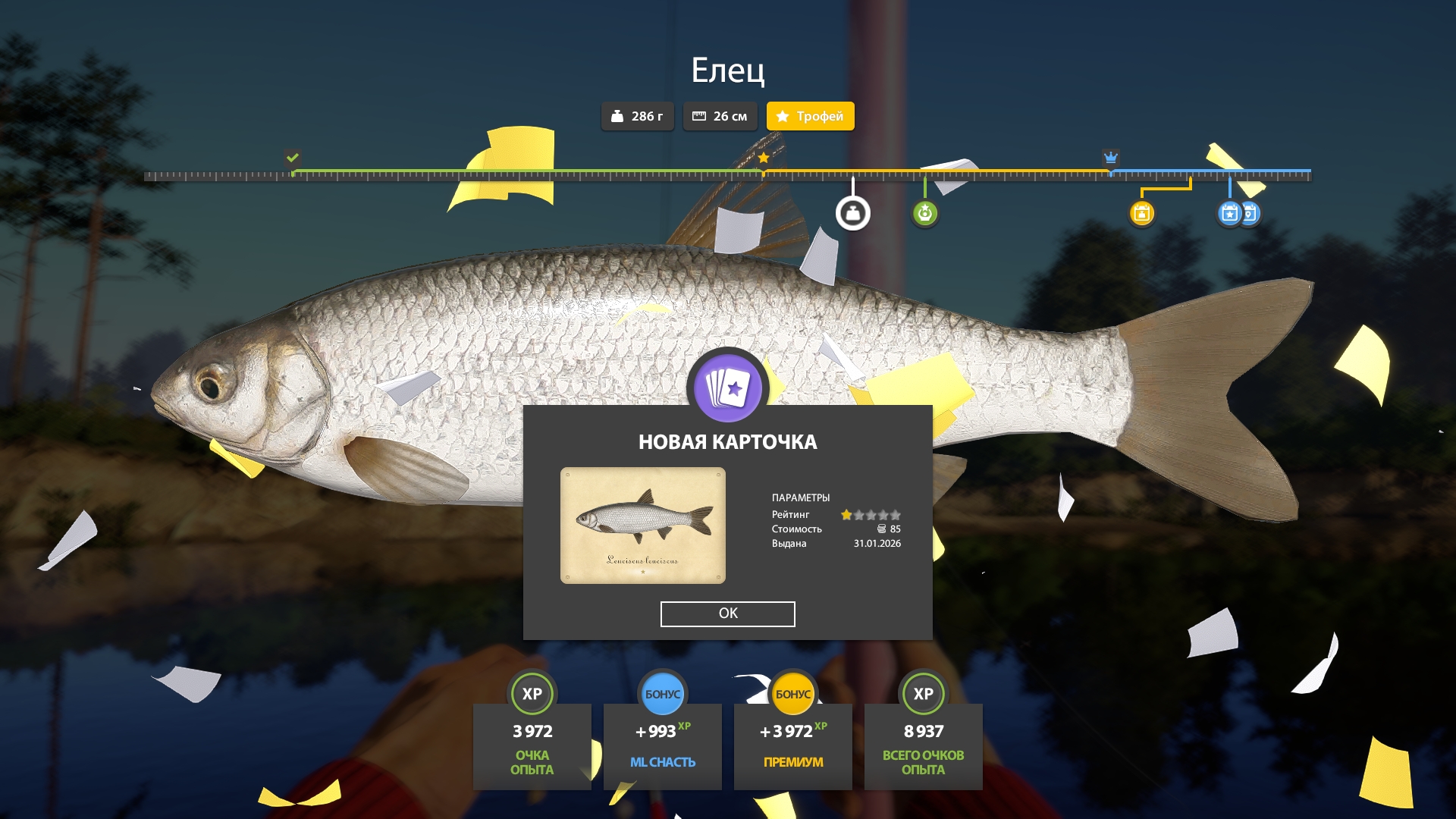Confirm the new card with OK

coord(727,613)
